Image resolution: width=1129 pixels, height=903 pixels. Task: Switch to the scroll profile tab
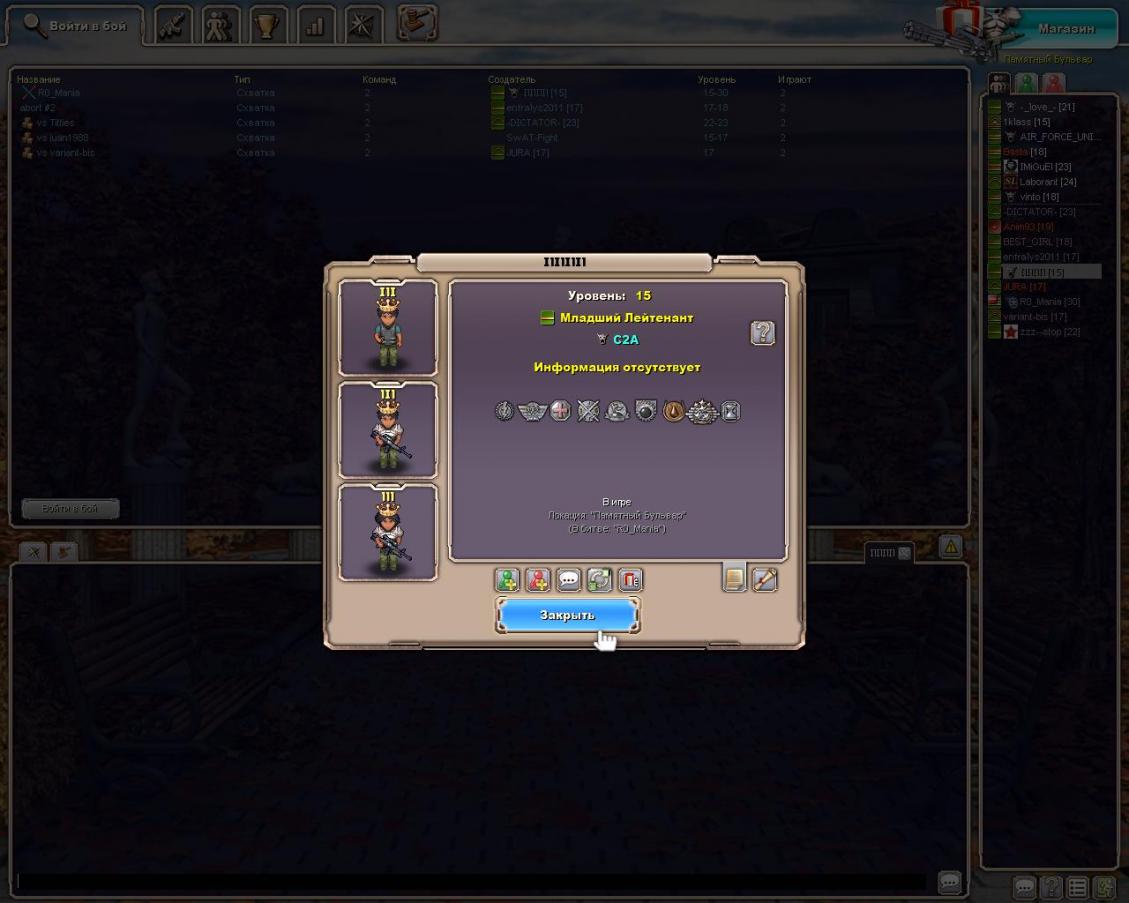[x=764, y=579]
